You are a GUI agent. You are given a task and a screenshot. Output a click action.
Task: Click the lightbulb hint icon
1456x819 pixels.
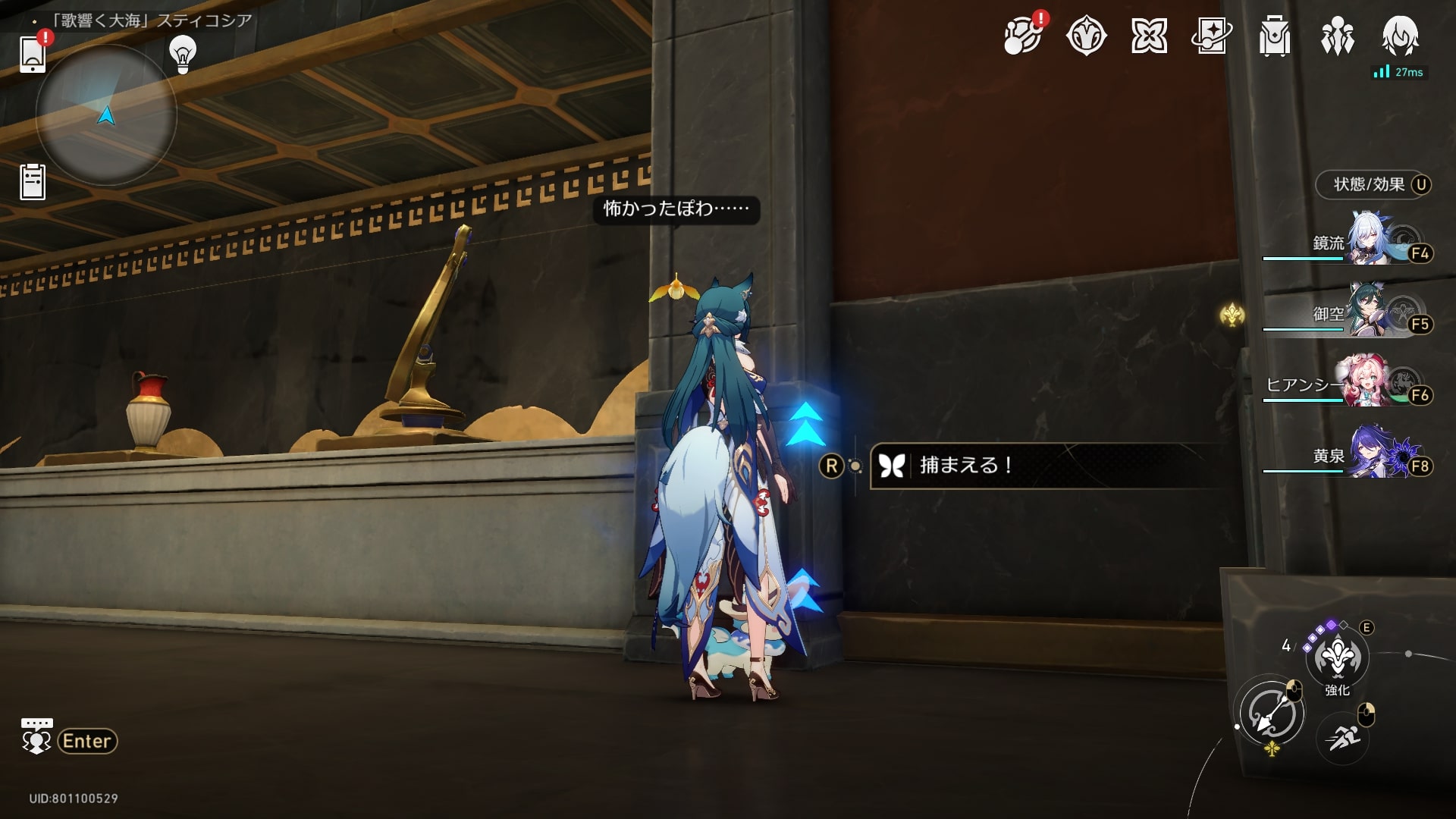183,55
